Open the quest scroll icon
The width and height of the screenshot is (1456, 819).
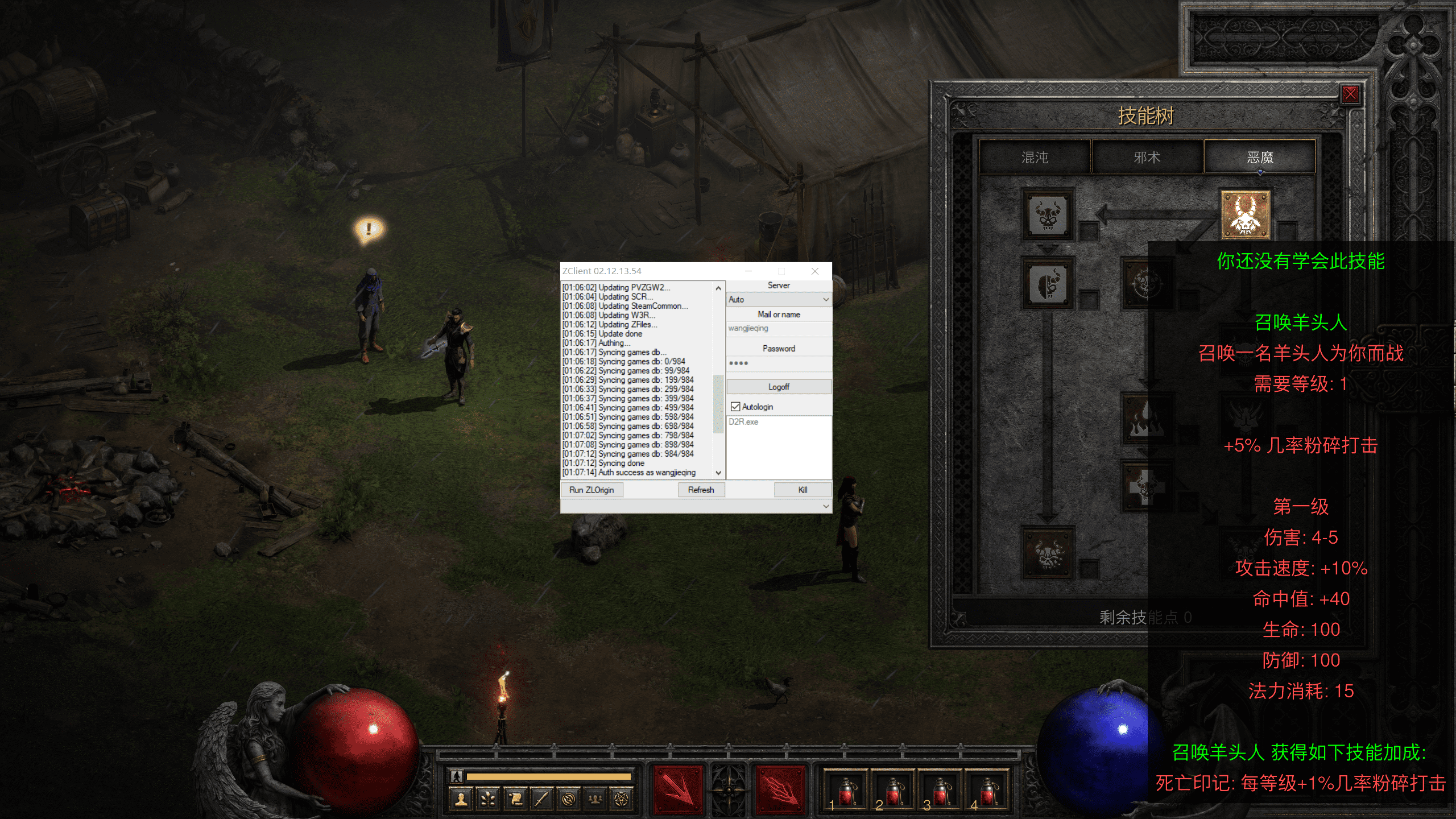[x=515, y=799]
